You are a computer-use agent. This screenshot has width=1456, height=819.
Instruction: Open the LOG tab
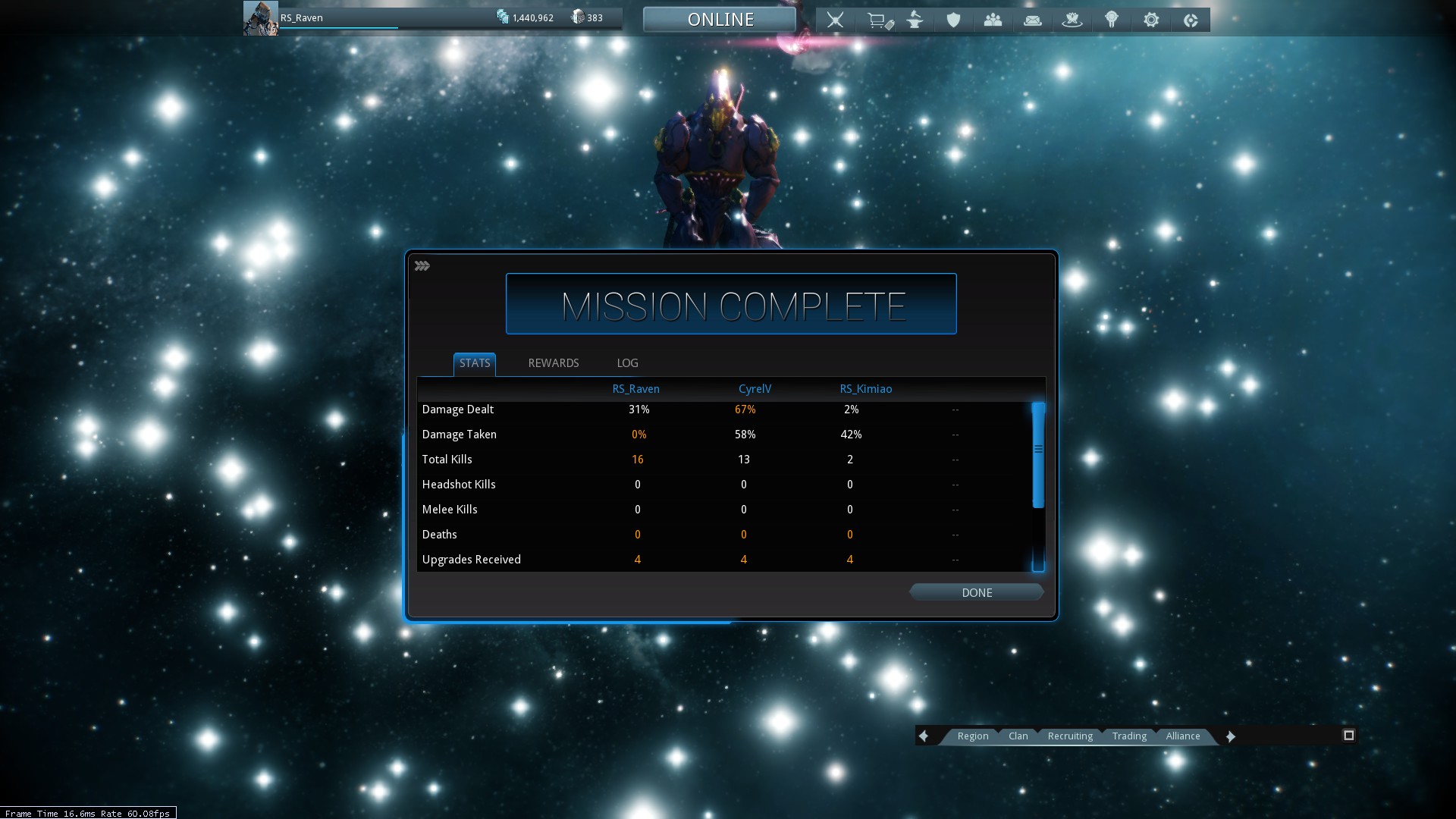point(627,363)
